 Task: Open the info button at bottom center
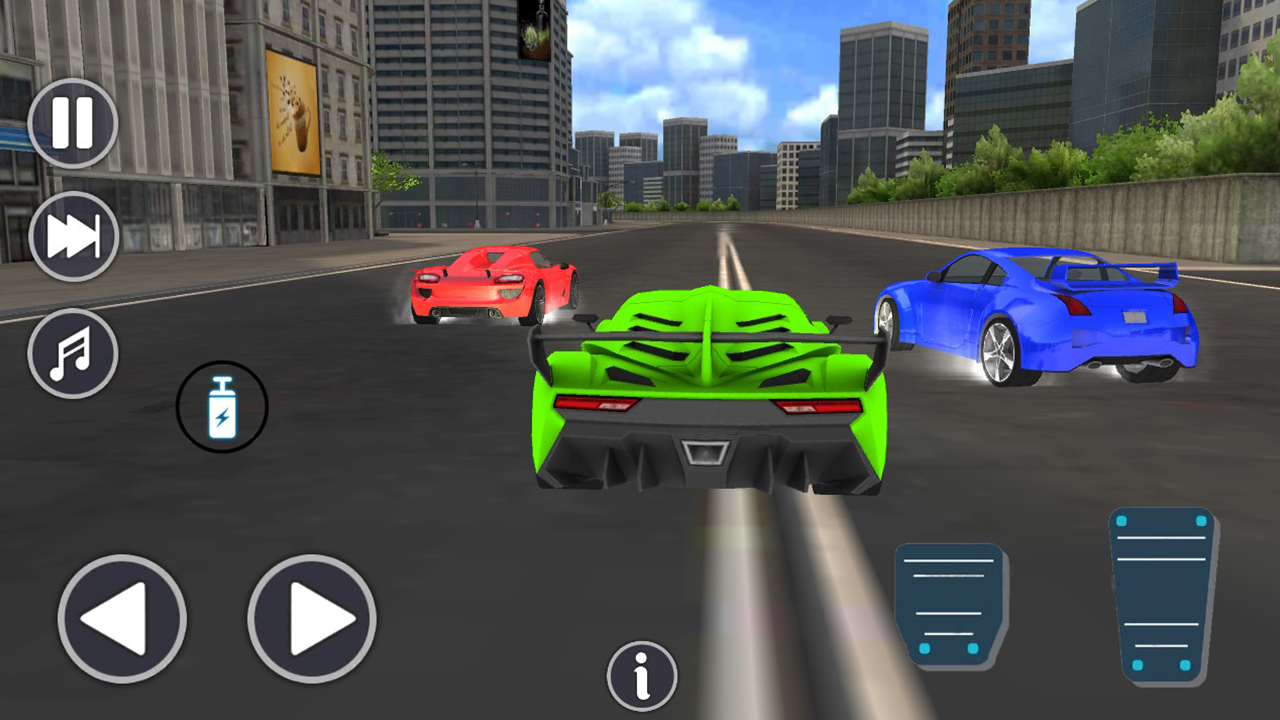642,675
